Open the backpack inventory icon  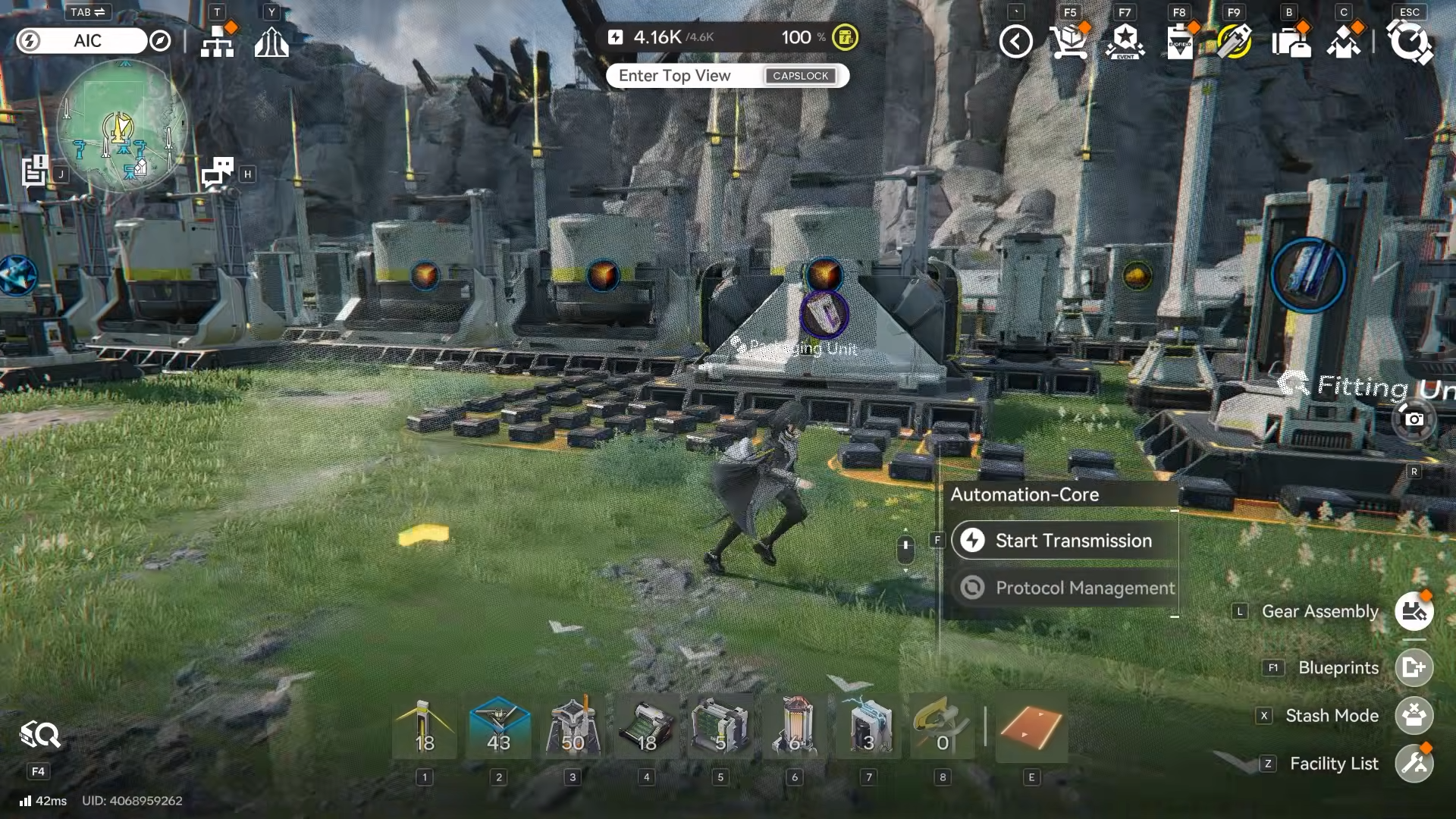(x=1290, y=42)
